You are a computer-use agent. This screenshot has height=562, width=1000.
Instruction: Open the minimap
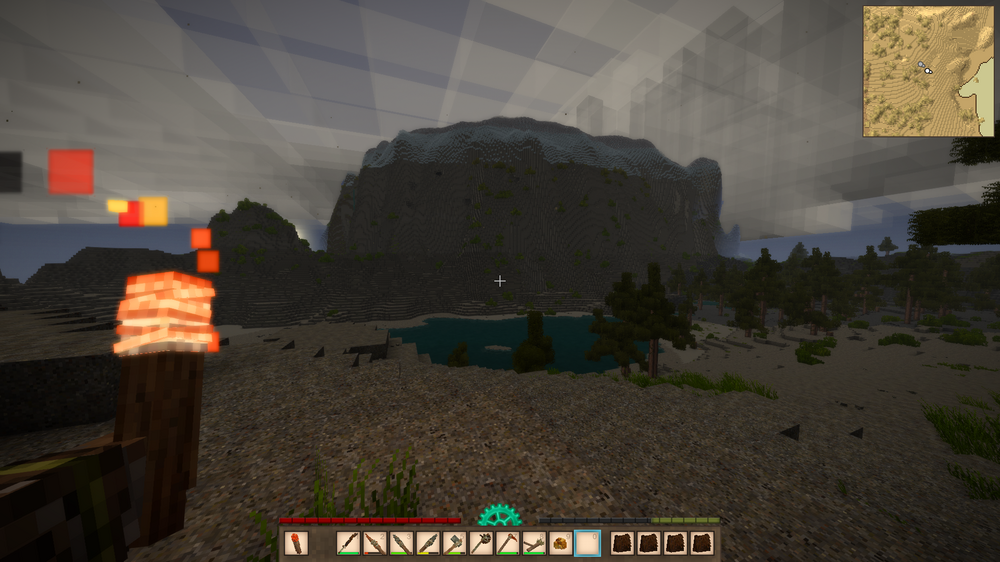[x=929, y=71]
